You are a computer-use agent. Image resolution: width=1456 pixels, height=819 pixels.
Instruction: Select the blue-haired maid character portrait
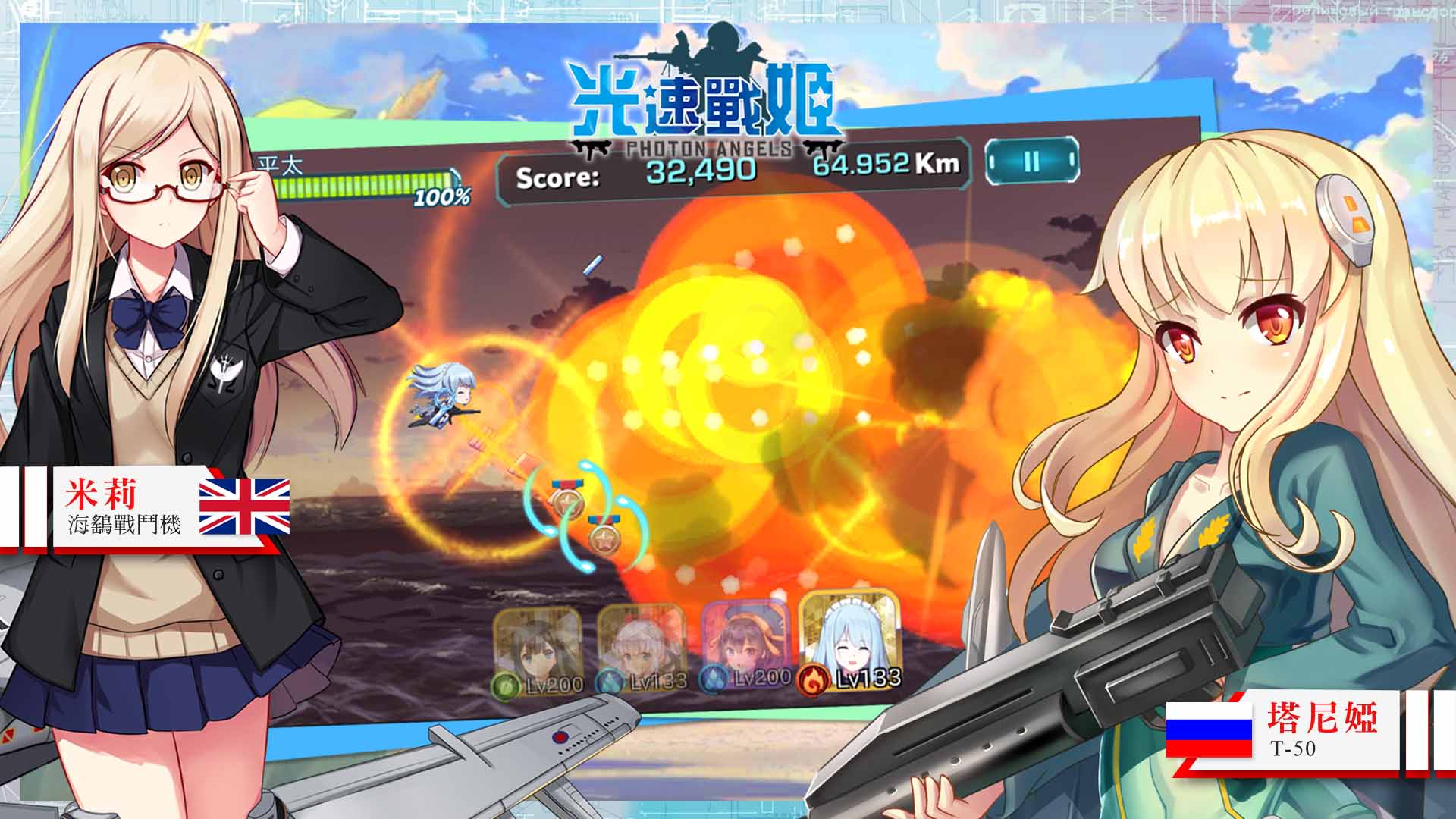[x=849, y=639]
